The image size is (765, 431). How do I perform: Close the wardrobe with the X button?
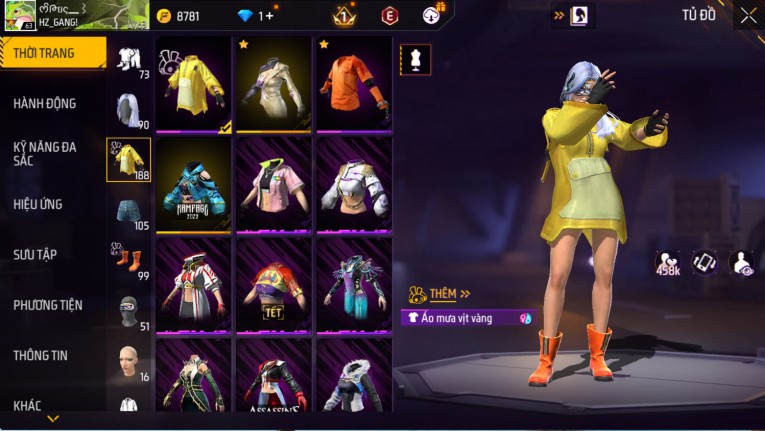click(x=748, y=15)
